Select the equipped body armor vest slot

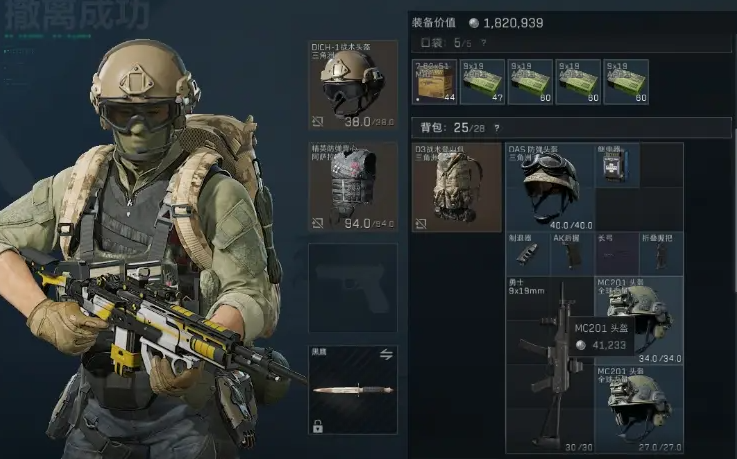click(353, 187)
